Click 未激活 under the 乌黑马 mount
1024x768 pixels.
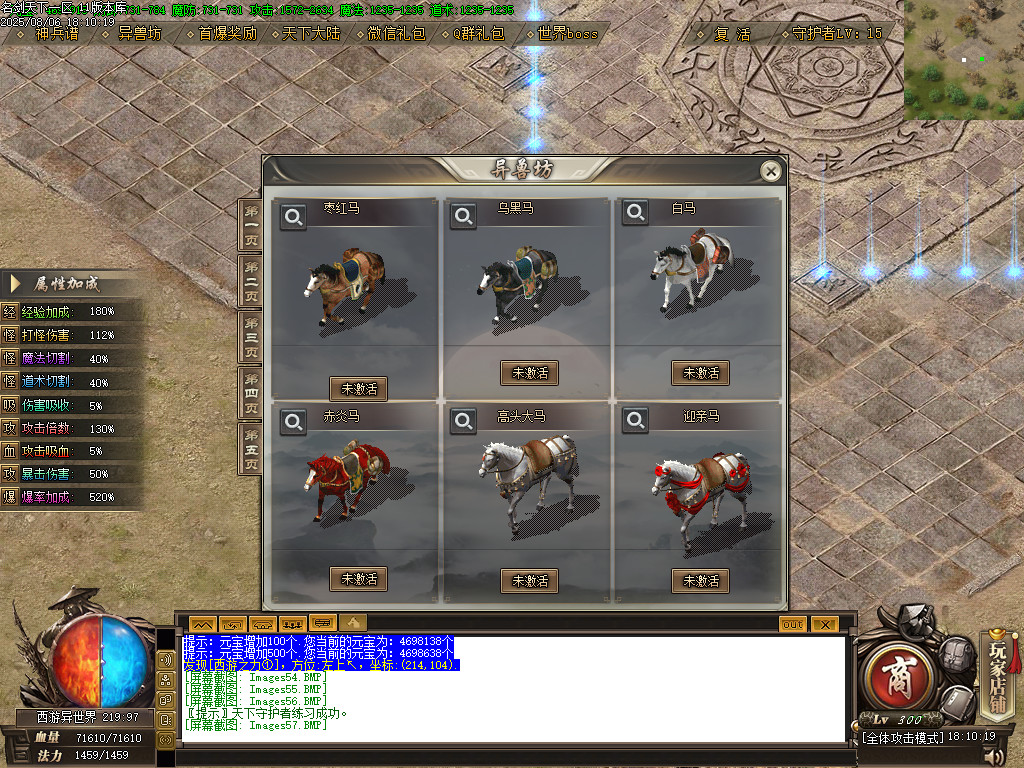(529, 373)
